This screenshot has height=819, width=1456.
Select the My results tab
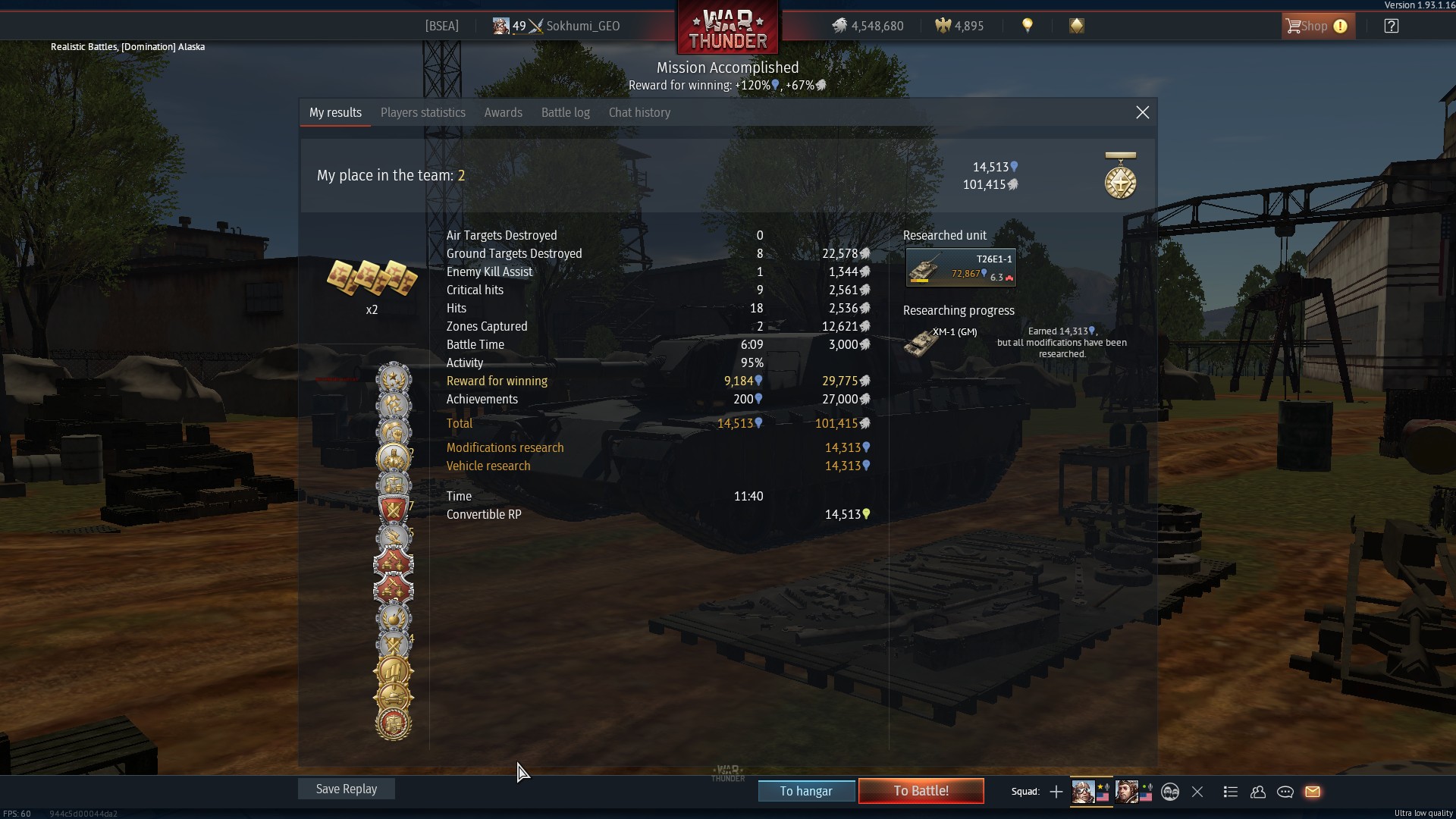pyautogui.click(x=335, y=112)
